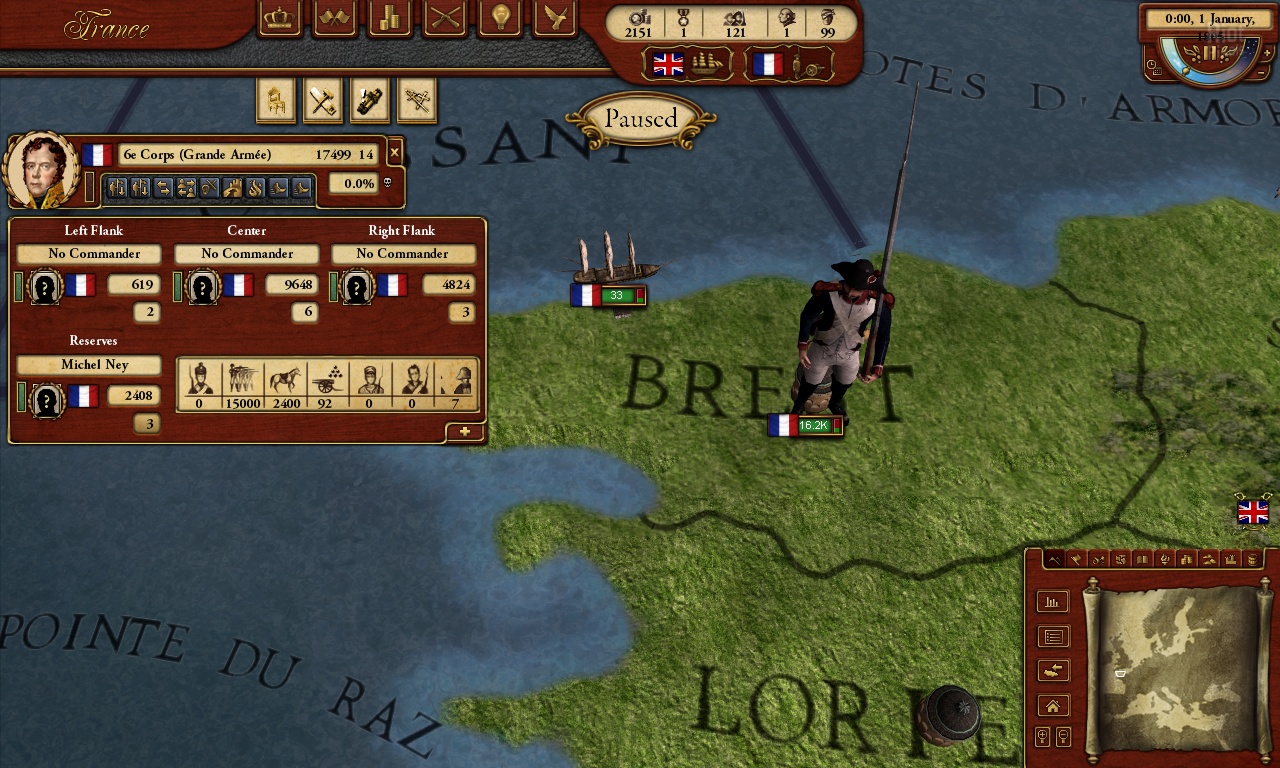Change the Reserves commander Michel Ney

click(x=89, y=365)
